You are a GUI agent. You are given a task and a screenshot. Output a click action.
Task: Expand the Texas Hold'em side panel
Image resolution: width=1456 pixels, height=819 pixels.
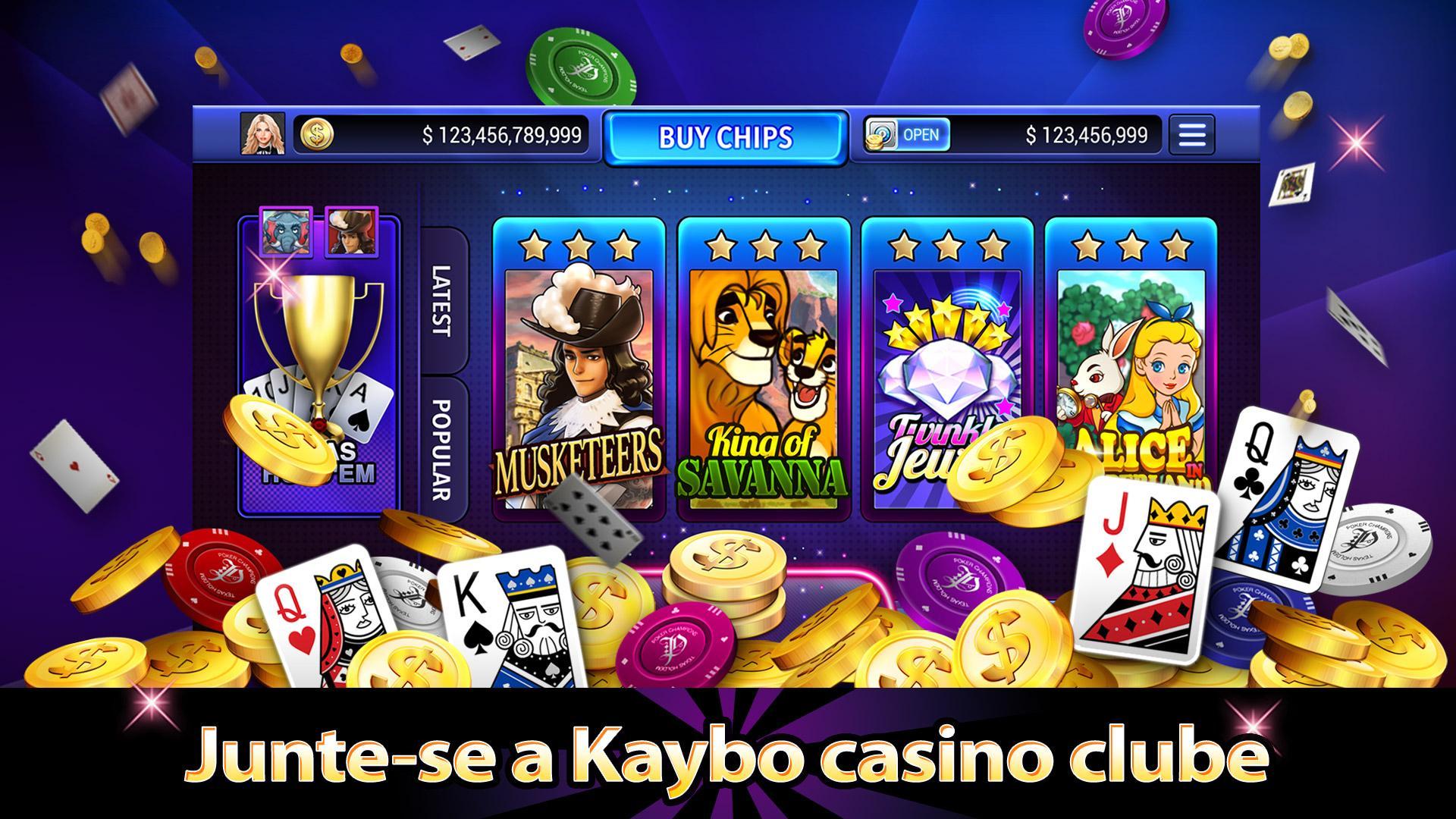[318, 364]
